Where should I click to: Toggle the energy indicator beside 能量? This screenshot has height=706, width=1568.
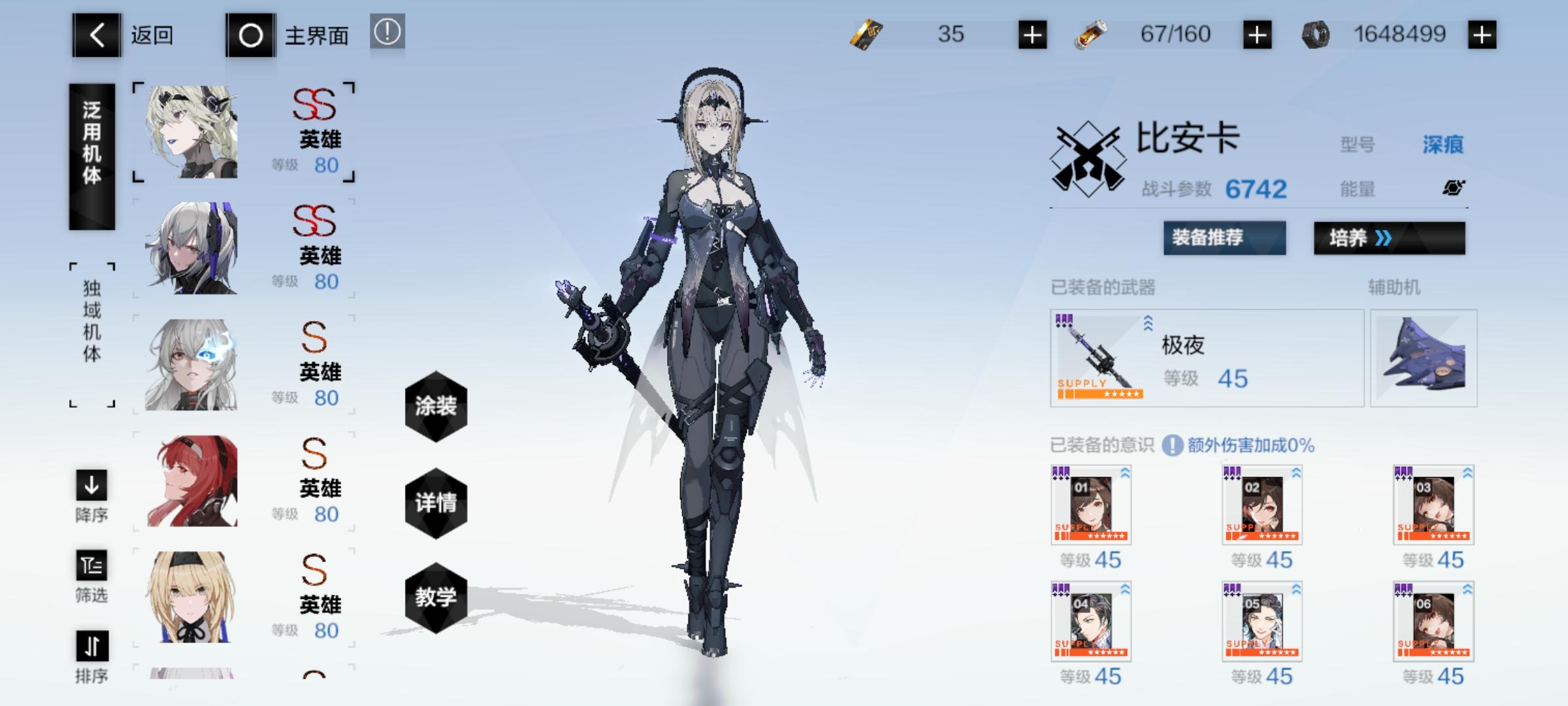click(1454, 190)
